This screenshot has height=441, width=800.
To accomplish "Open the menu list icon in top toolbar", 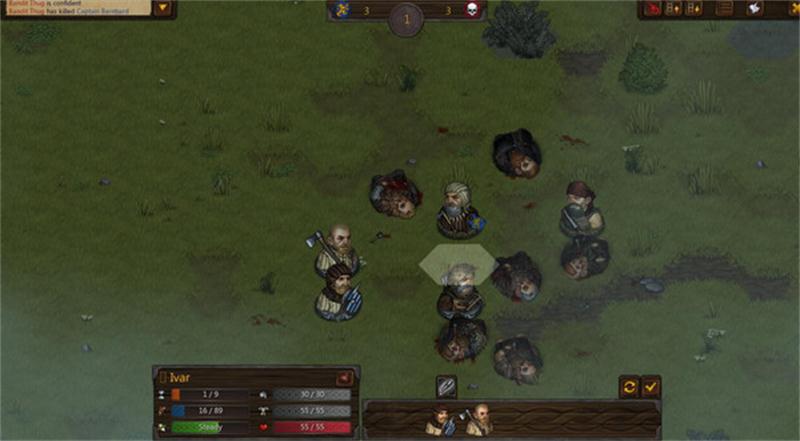I will click(x=725, y=9).
